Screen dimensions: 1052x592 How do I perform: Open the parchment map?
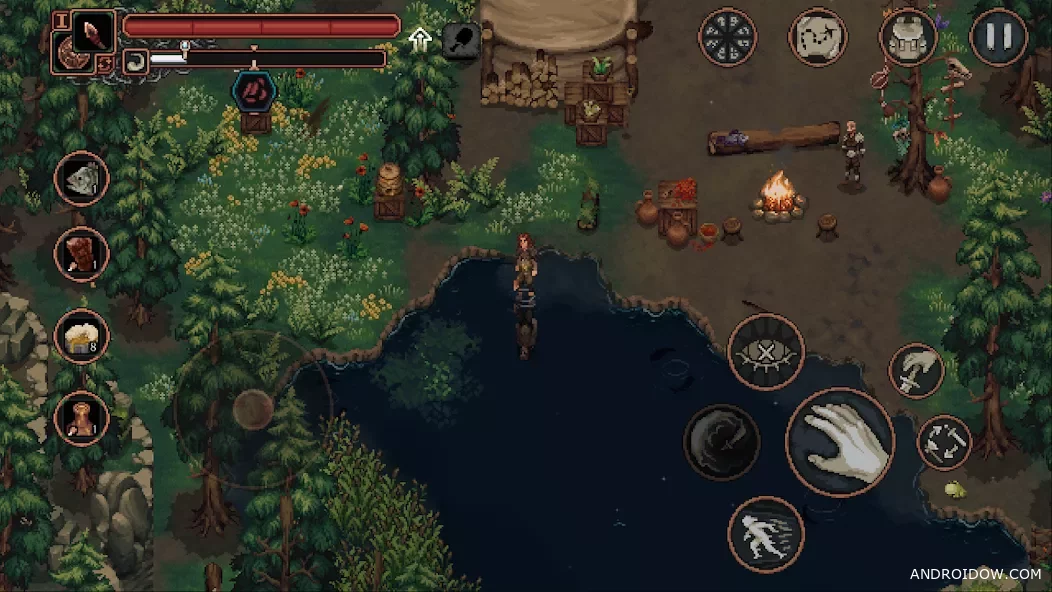(x=818, y=38)
